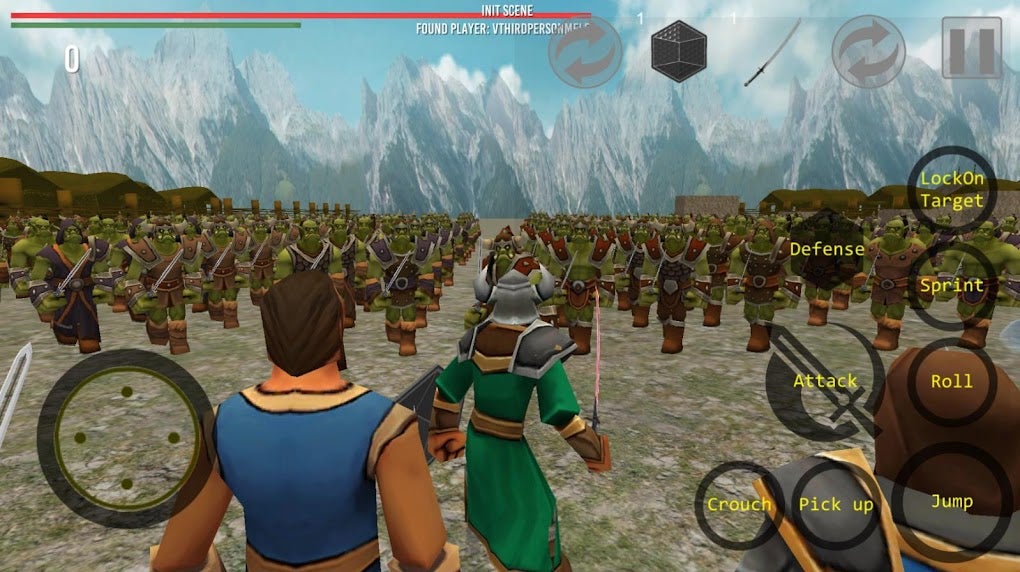
Task: Activate the Defense button
Action: [827, 249]
